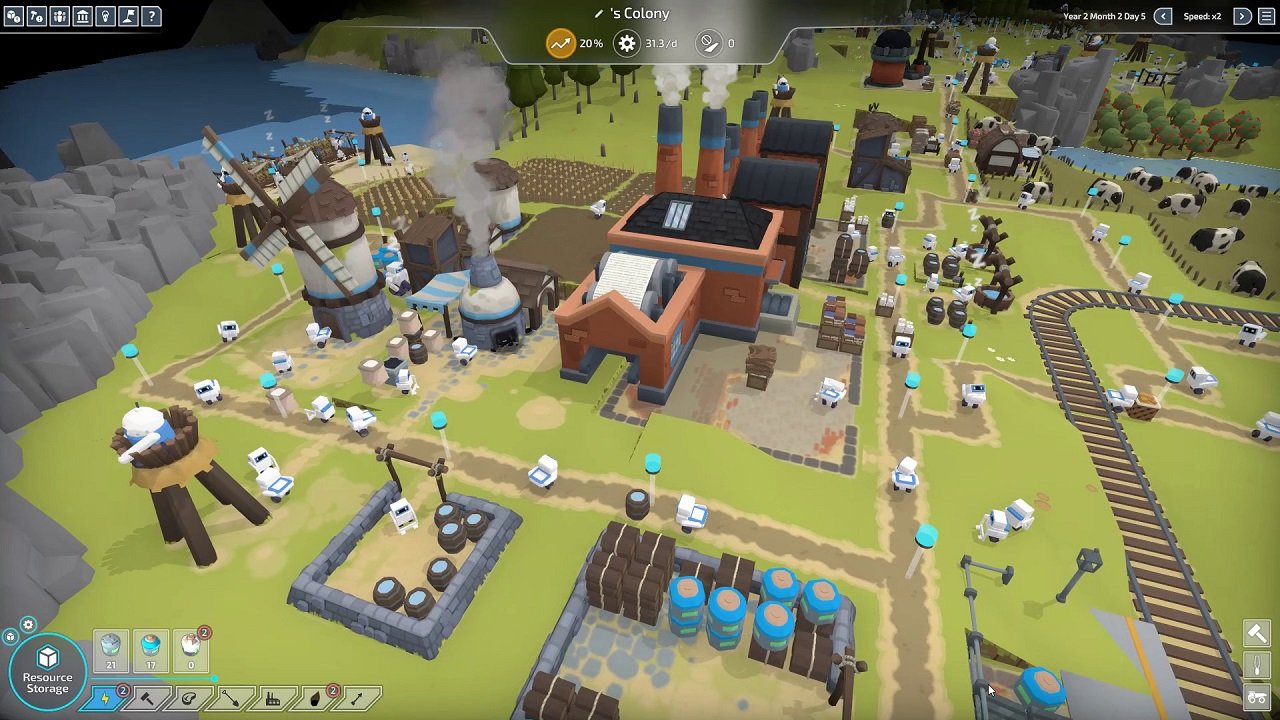Image resolution: width=1280 pixels, height=720 pixels.
Task: Switch to the food resource category
Action: click(189, 698)
